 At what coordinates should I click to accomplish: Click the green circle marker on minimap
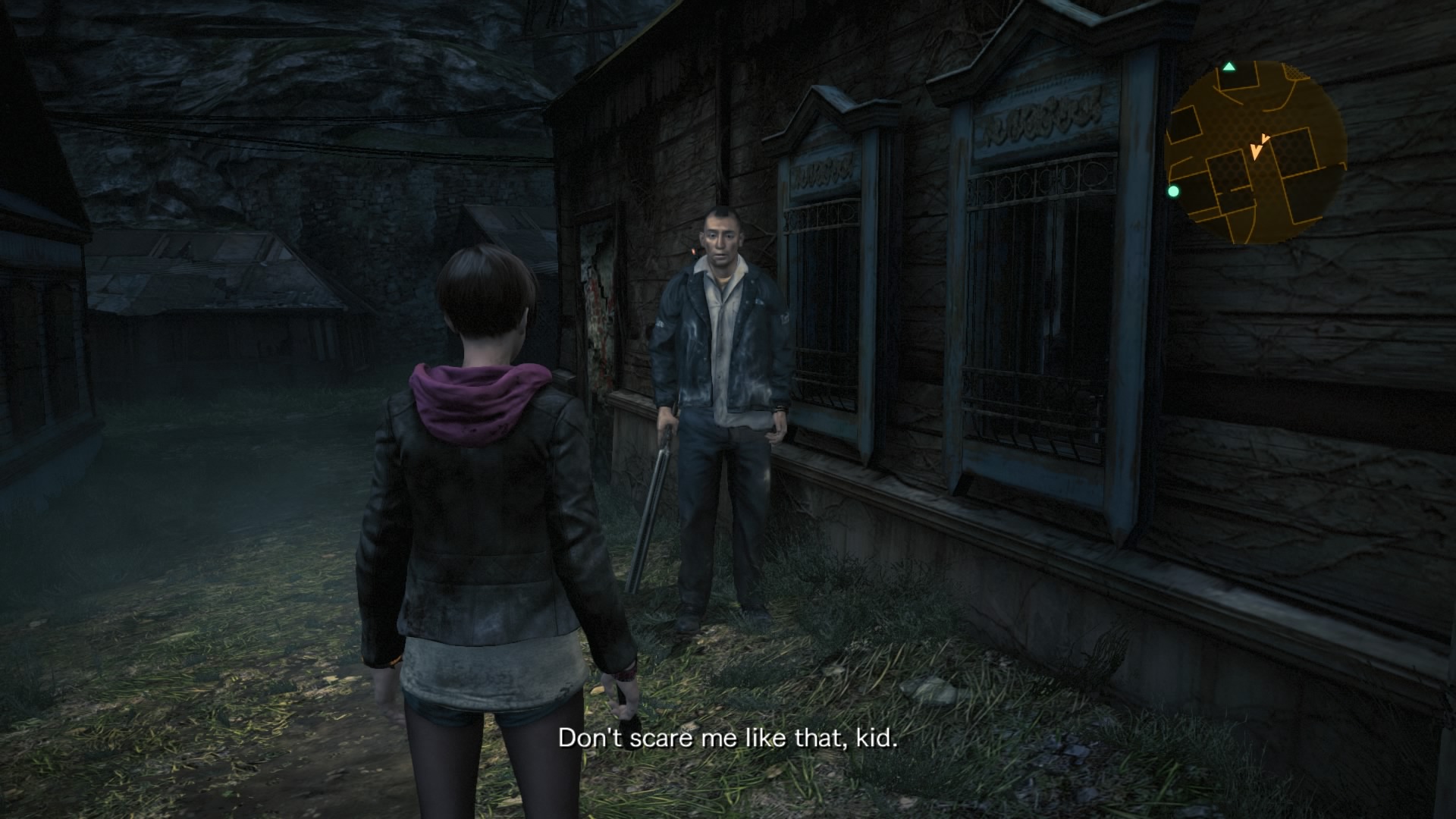coord(1174,191)
